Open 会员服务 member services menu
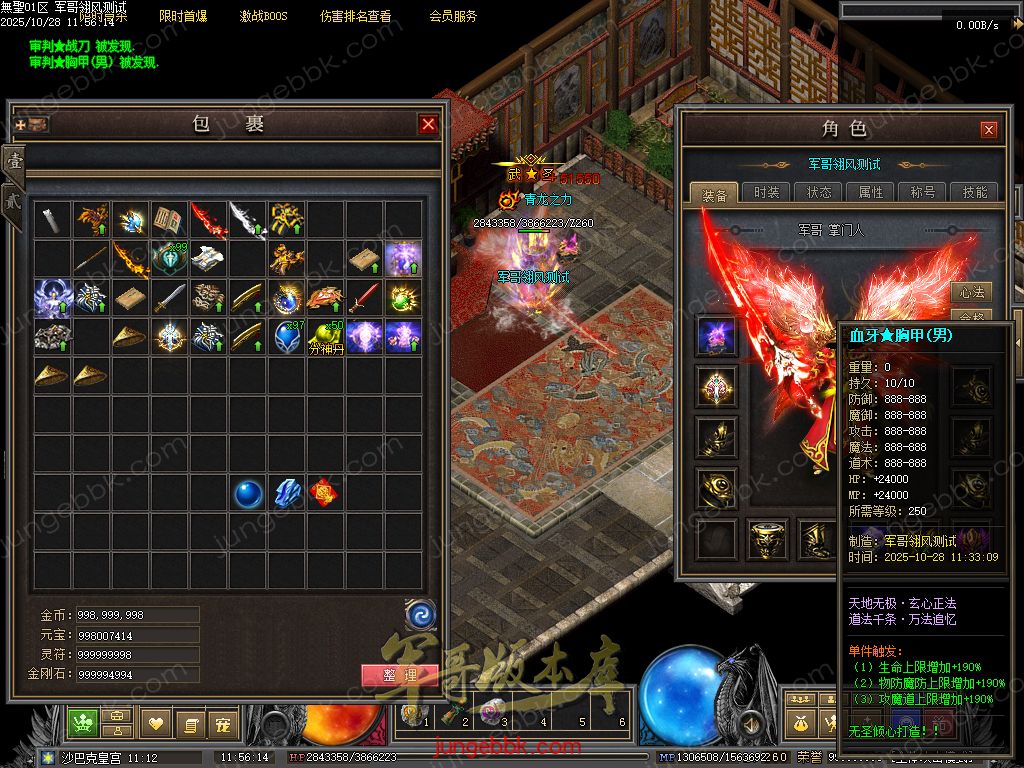The image size is (1024, 768). (453, 16)
